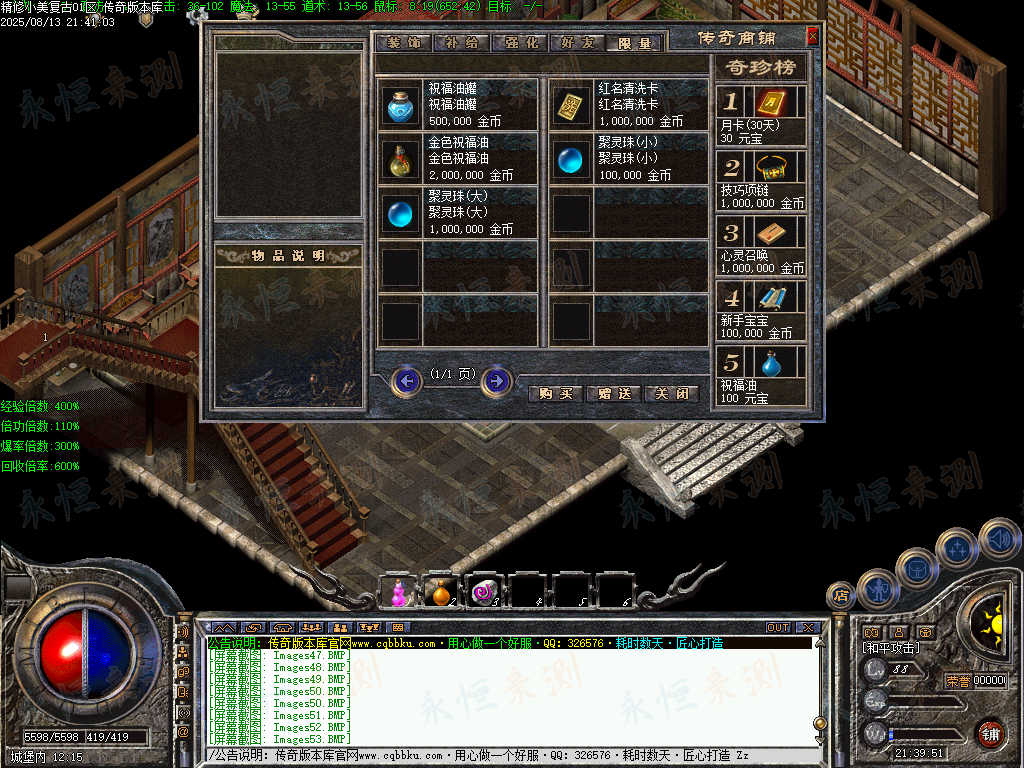Select the 聚灵珠(大) large orb item
Viewport: 1024px width, 768px height.
click(401, 212)
